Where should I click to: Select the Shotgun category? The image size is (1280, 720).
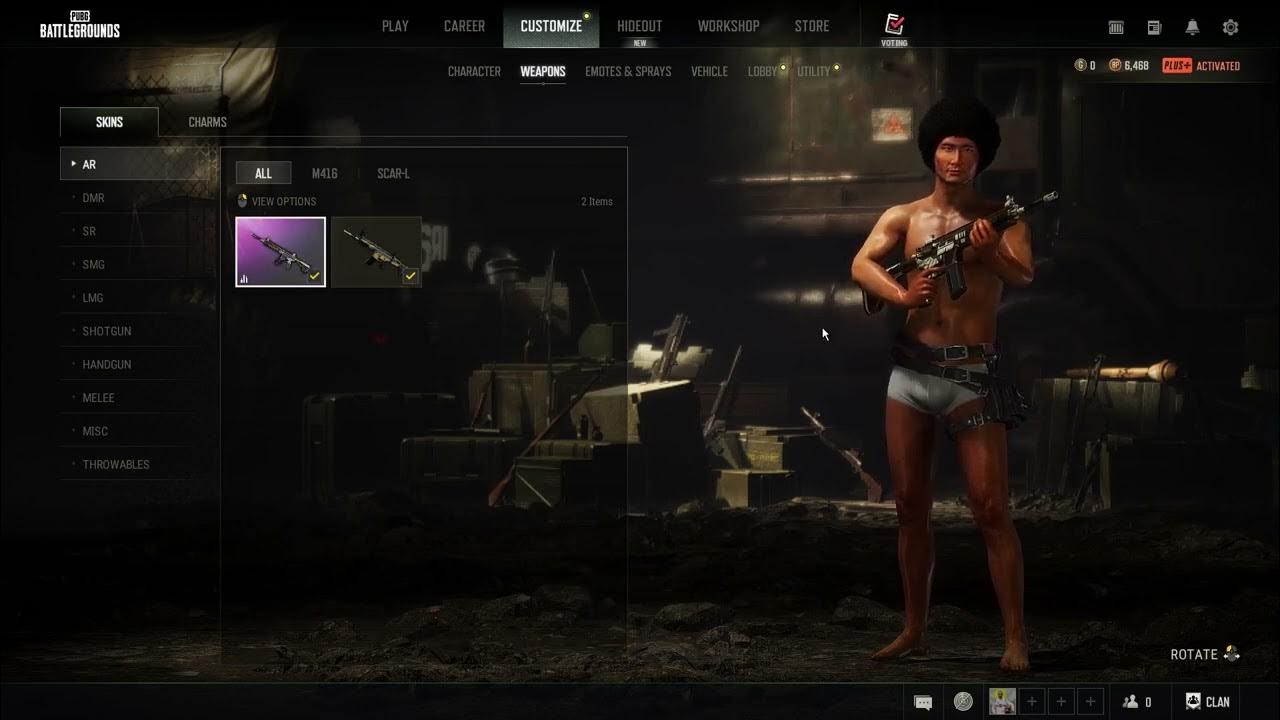click(106, 331)
